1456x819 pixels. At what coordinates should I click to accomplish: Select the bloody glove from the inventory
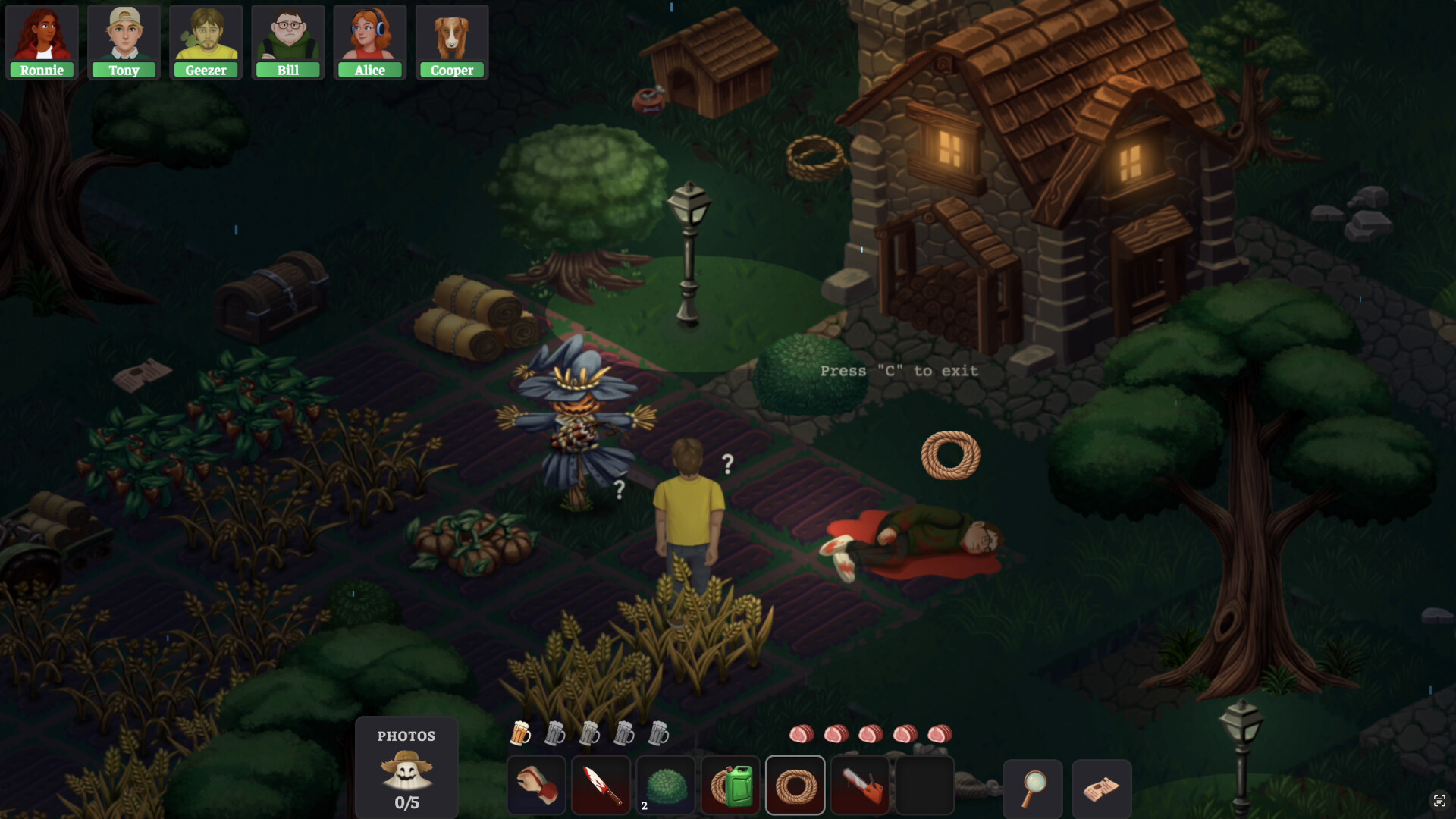536,785
